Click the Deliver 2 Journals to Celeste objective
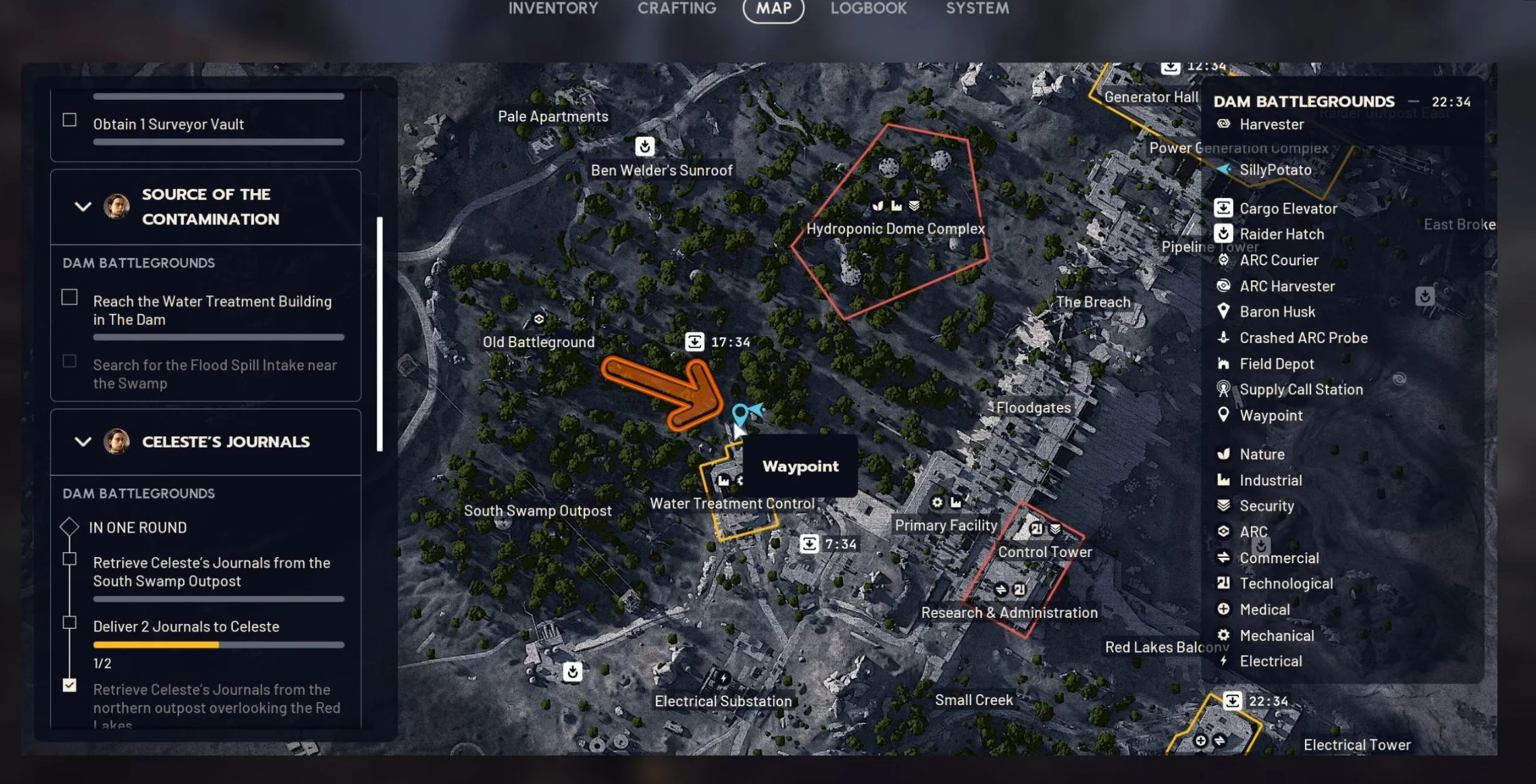 click(x=186, y=627)
